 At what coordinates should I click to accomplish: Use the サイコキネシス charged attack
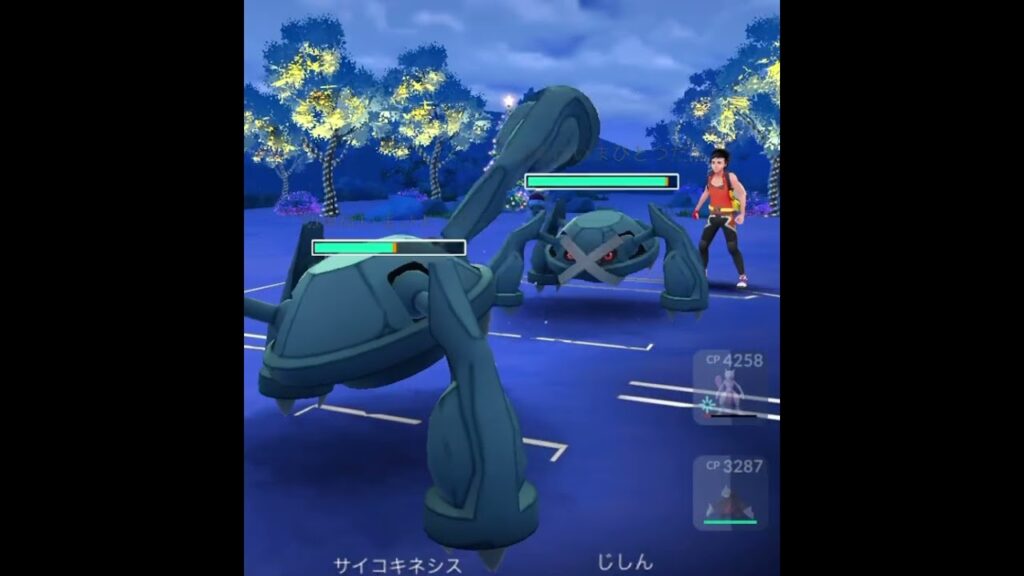397,565
